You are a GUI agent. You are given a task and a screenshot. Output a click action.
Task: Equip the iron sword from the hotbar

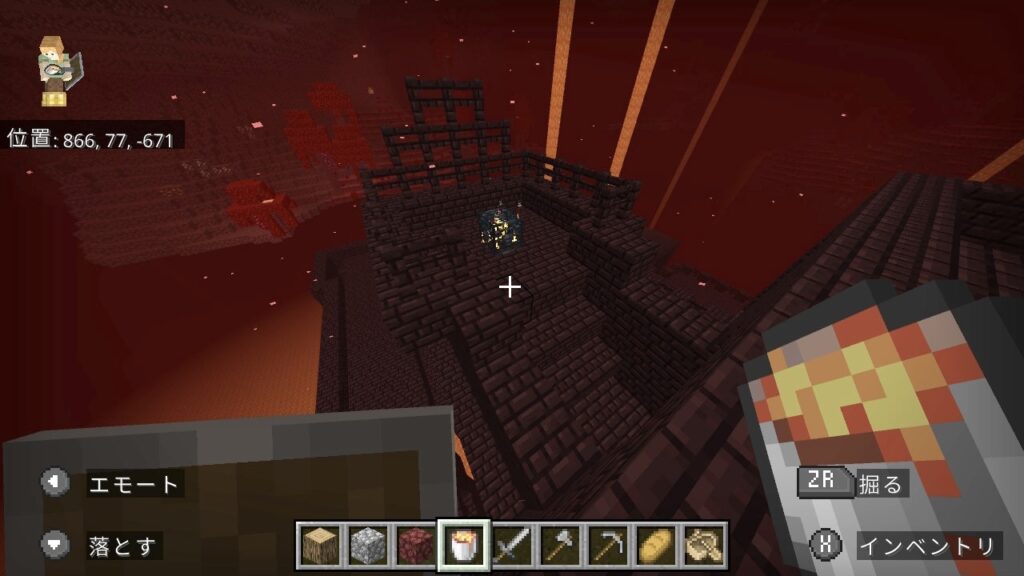tap(512, 545)
